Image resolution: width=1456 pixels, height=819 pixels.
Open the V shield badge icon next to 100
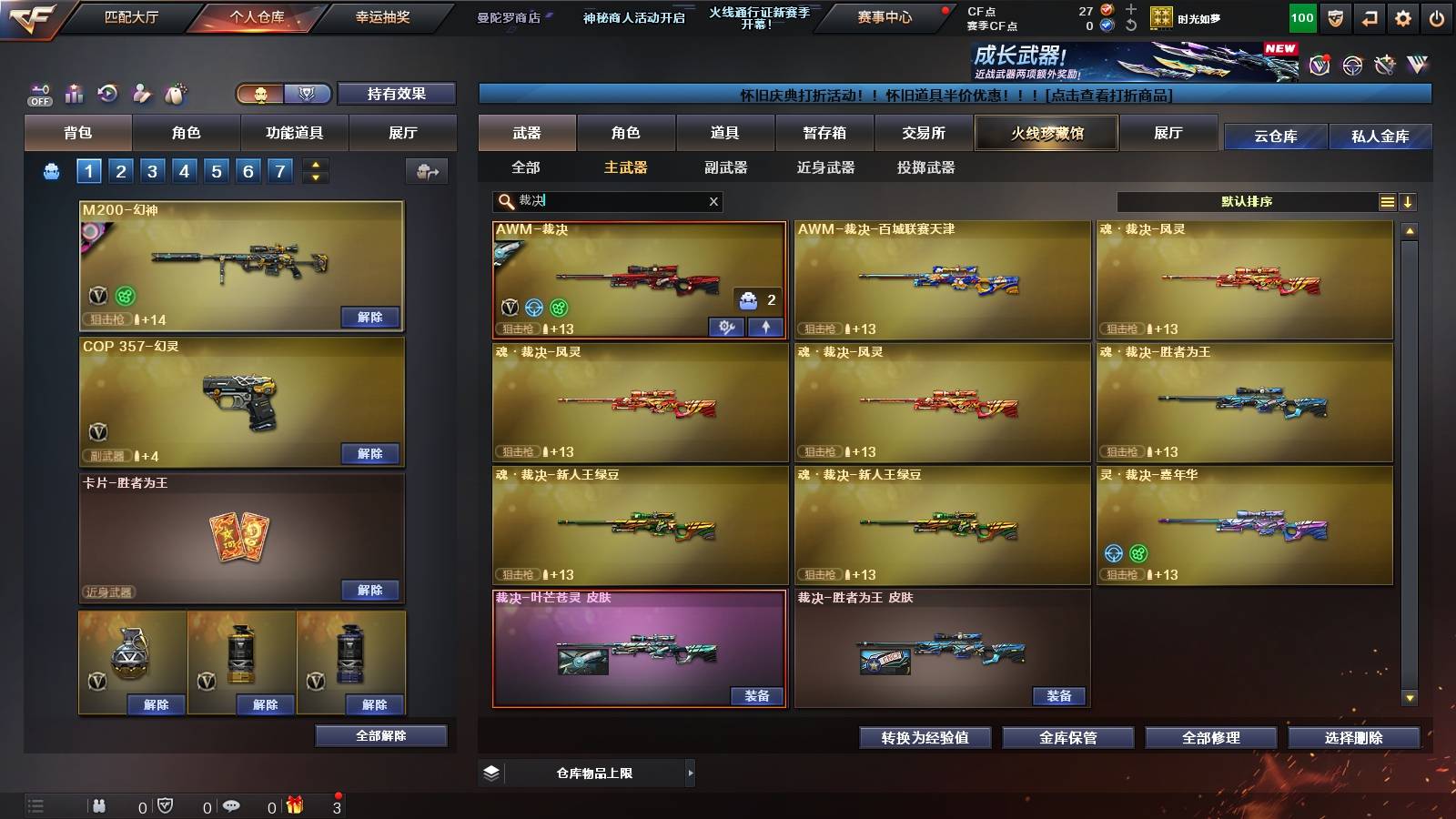1336,16
